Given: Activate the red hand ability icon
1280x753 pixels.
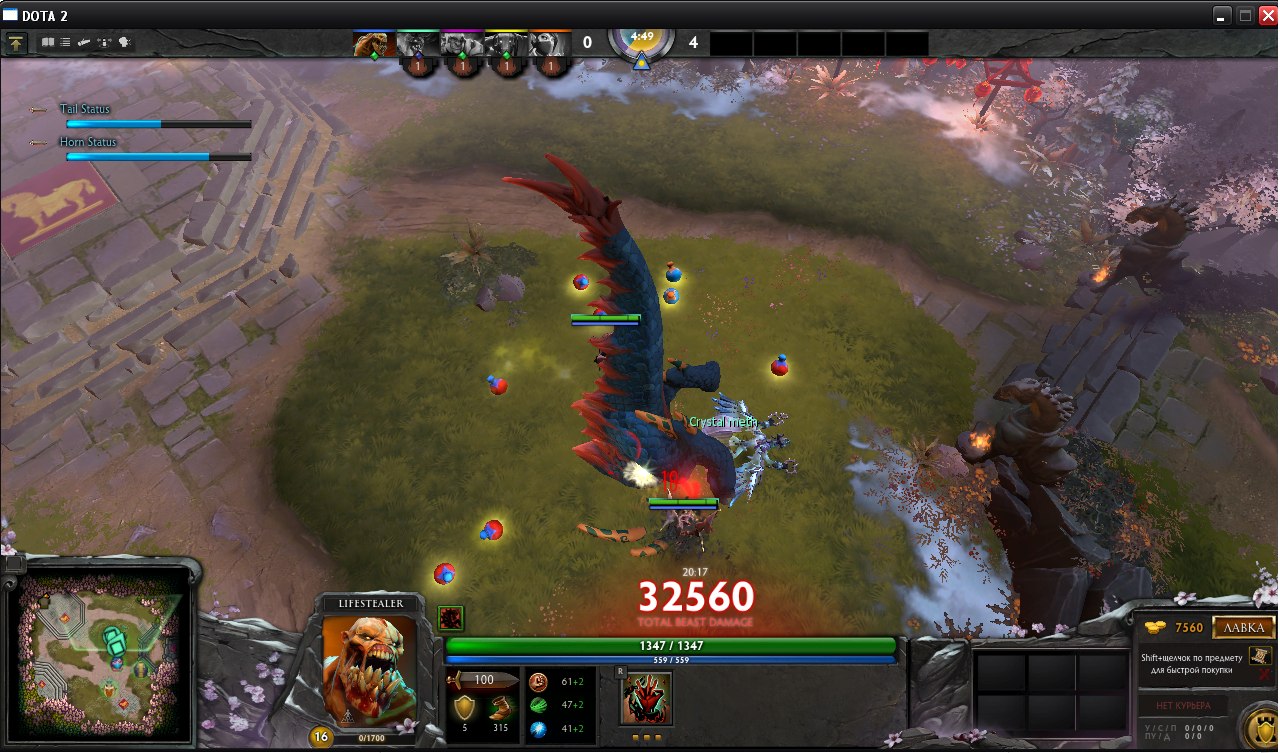Looking at the screenshot, I should 645,697.
